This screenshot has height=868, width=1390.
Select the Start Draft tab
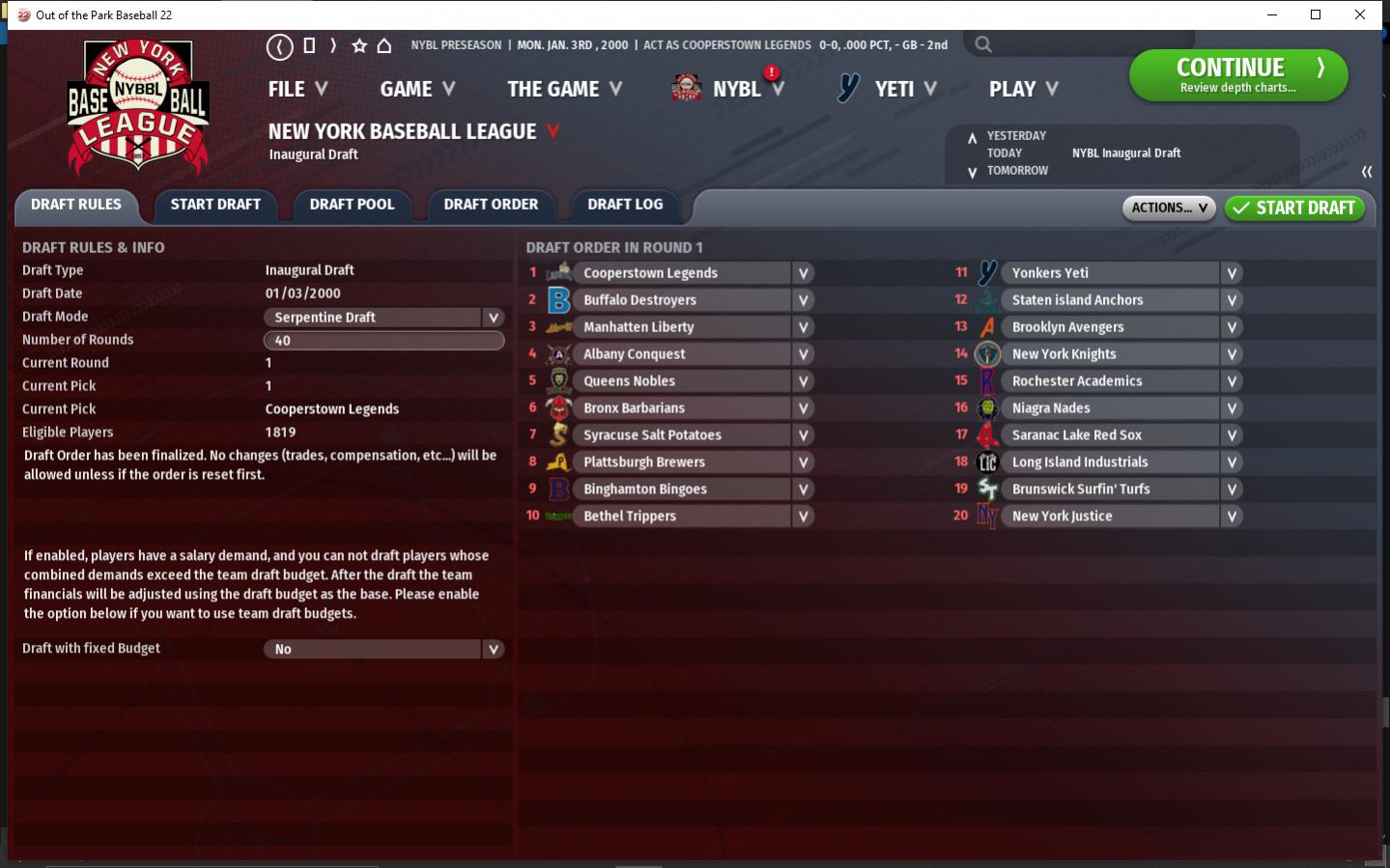pyautogui.click(x=215, y=205)
